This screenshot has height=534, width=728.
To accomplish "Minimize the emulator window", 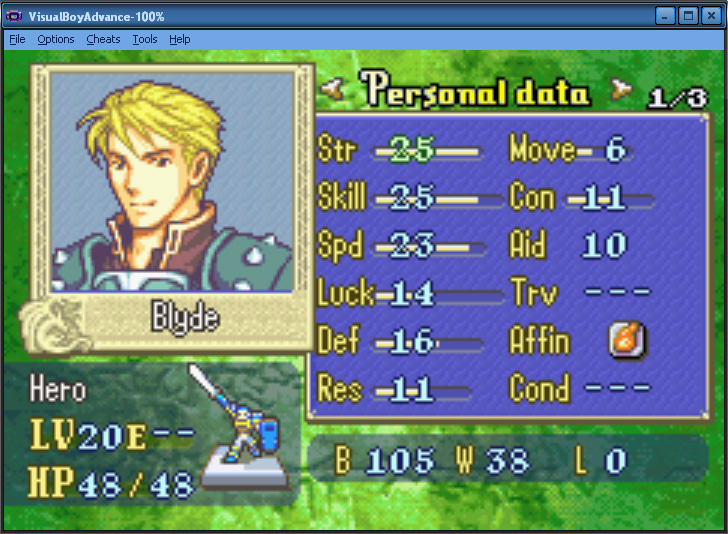I will pyautogui.click(x=665, y=15).
